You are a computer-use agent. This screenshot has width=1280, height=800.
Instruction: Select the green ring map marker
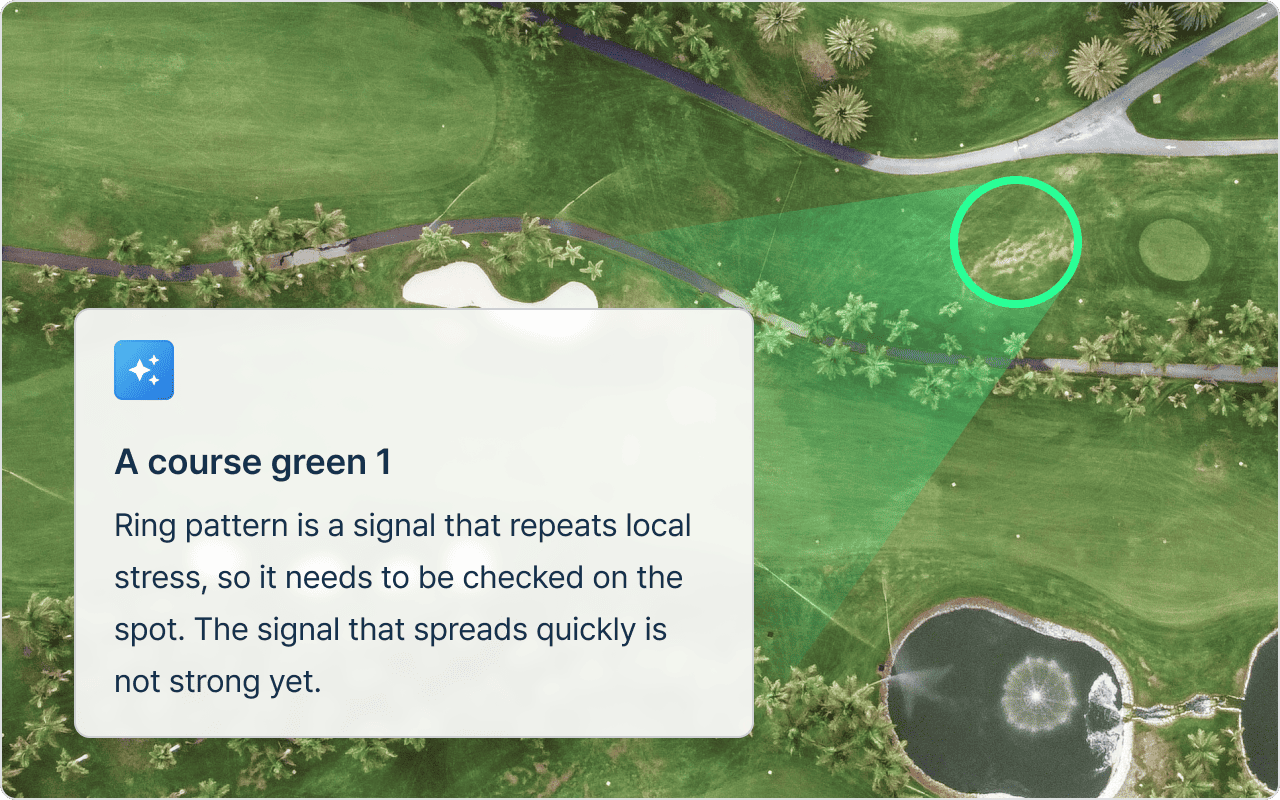(x=1015, y=240)
